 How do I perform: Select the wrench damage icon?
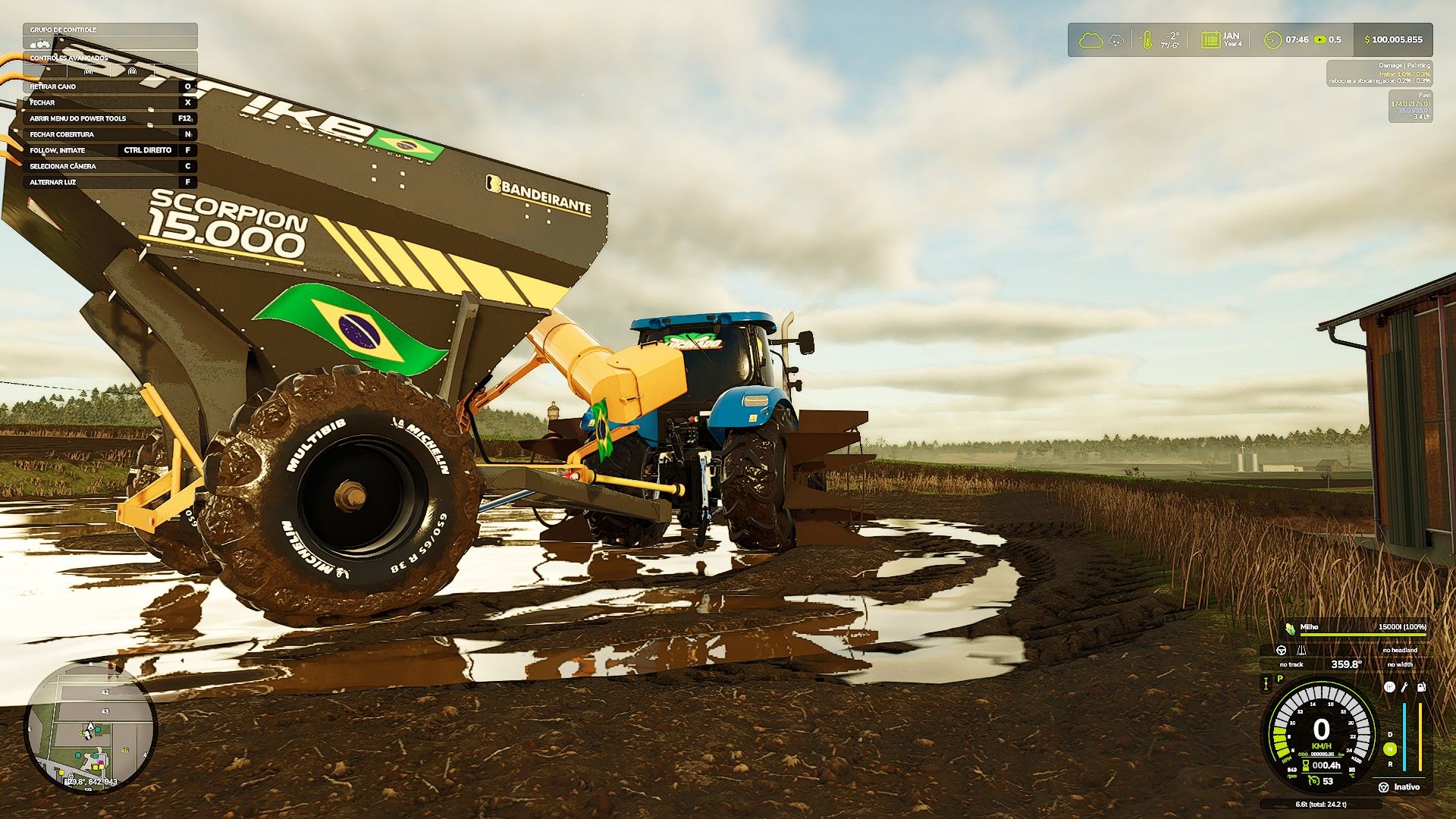(1404, 687)
